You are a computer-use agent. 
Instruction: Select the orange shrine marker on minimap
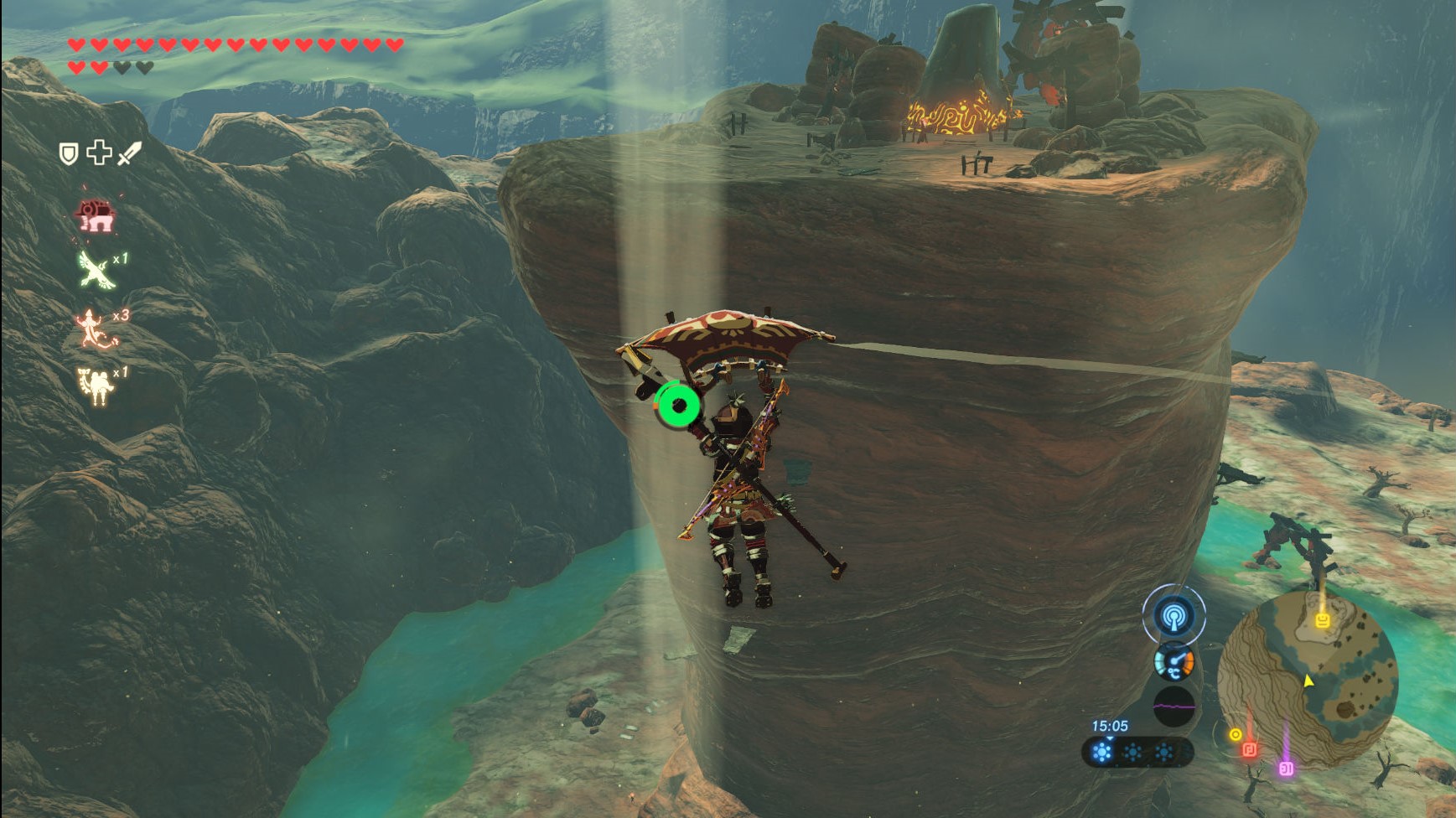pyautogui.click(x=1323, y=620)
